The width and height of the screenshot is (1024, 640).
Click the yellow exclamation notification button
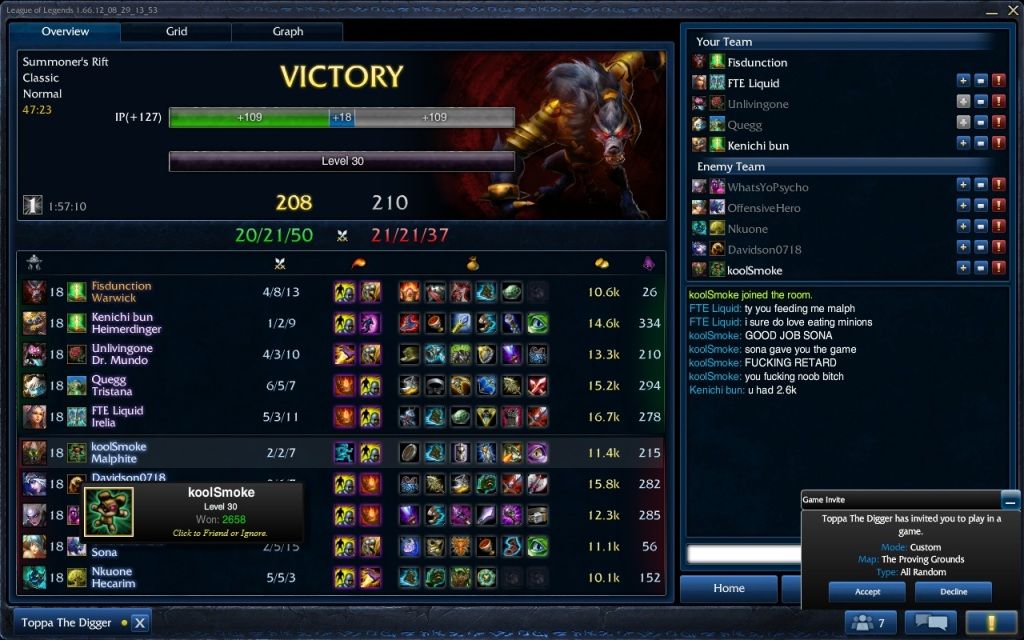click(x=990, y=623)
